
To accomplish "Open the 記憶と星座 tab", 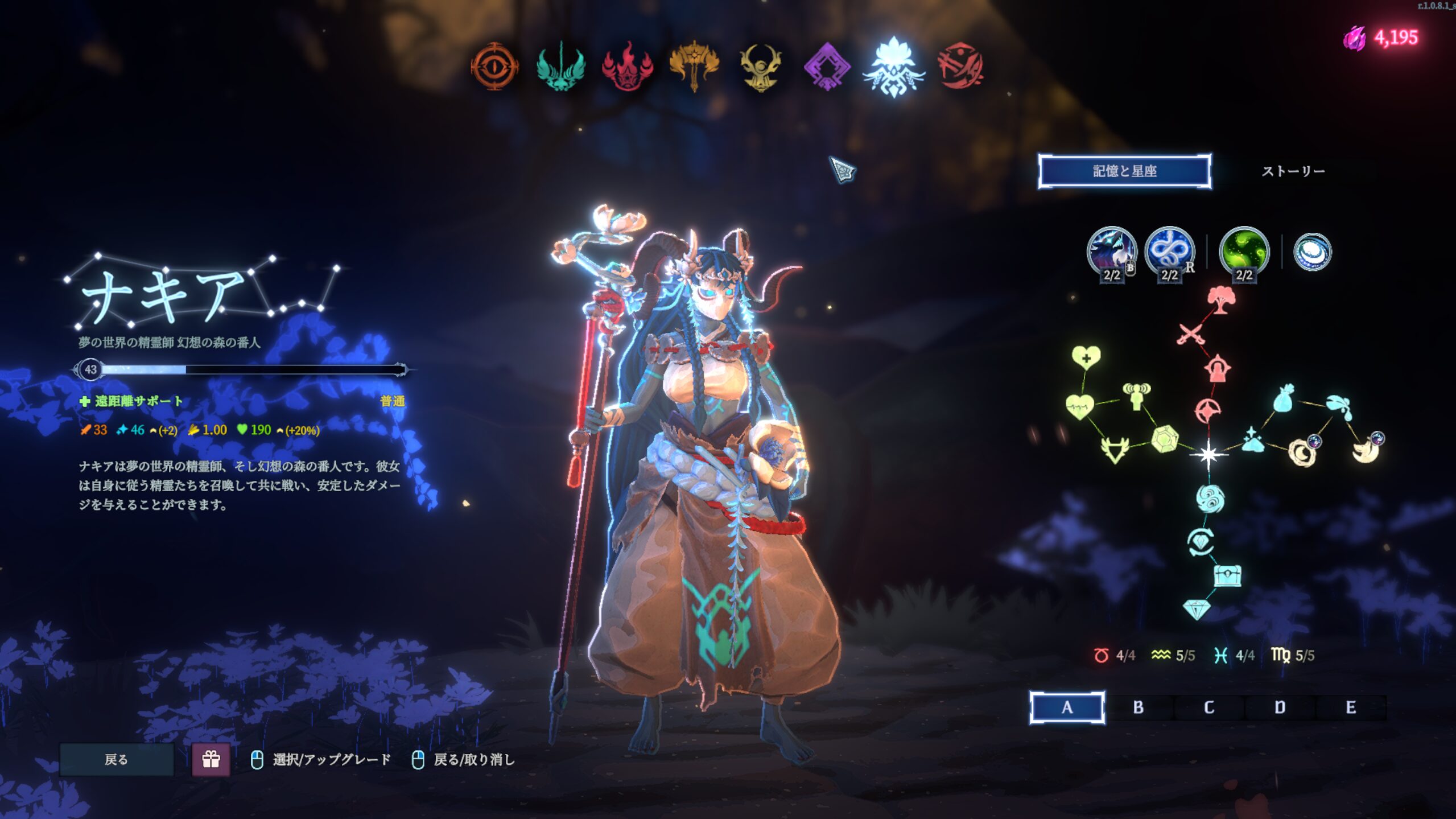I will click(x=1124, y=171).
